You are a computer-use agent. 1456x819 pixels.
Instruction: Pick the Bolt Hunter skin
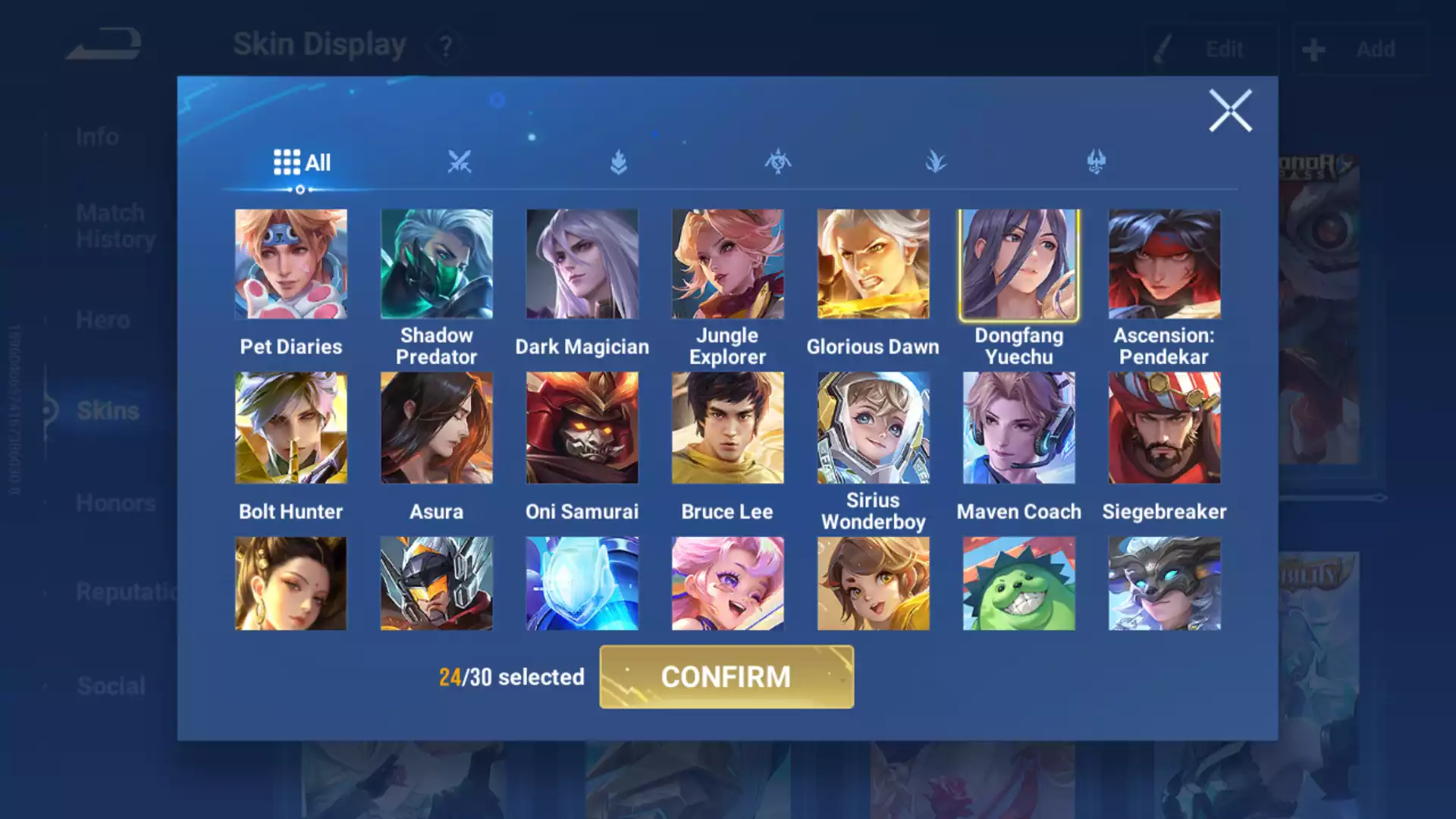(x=290, y=428)
